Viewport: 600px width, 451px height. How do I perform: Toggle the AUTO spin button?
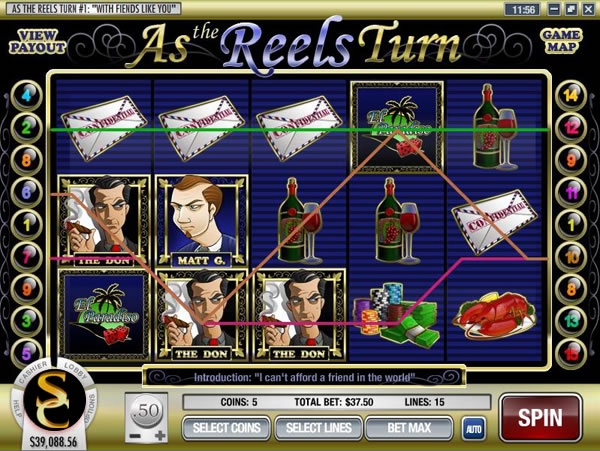(473, 429)
